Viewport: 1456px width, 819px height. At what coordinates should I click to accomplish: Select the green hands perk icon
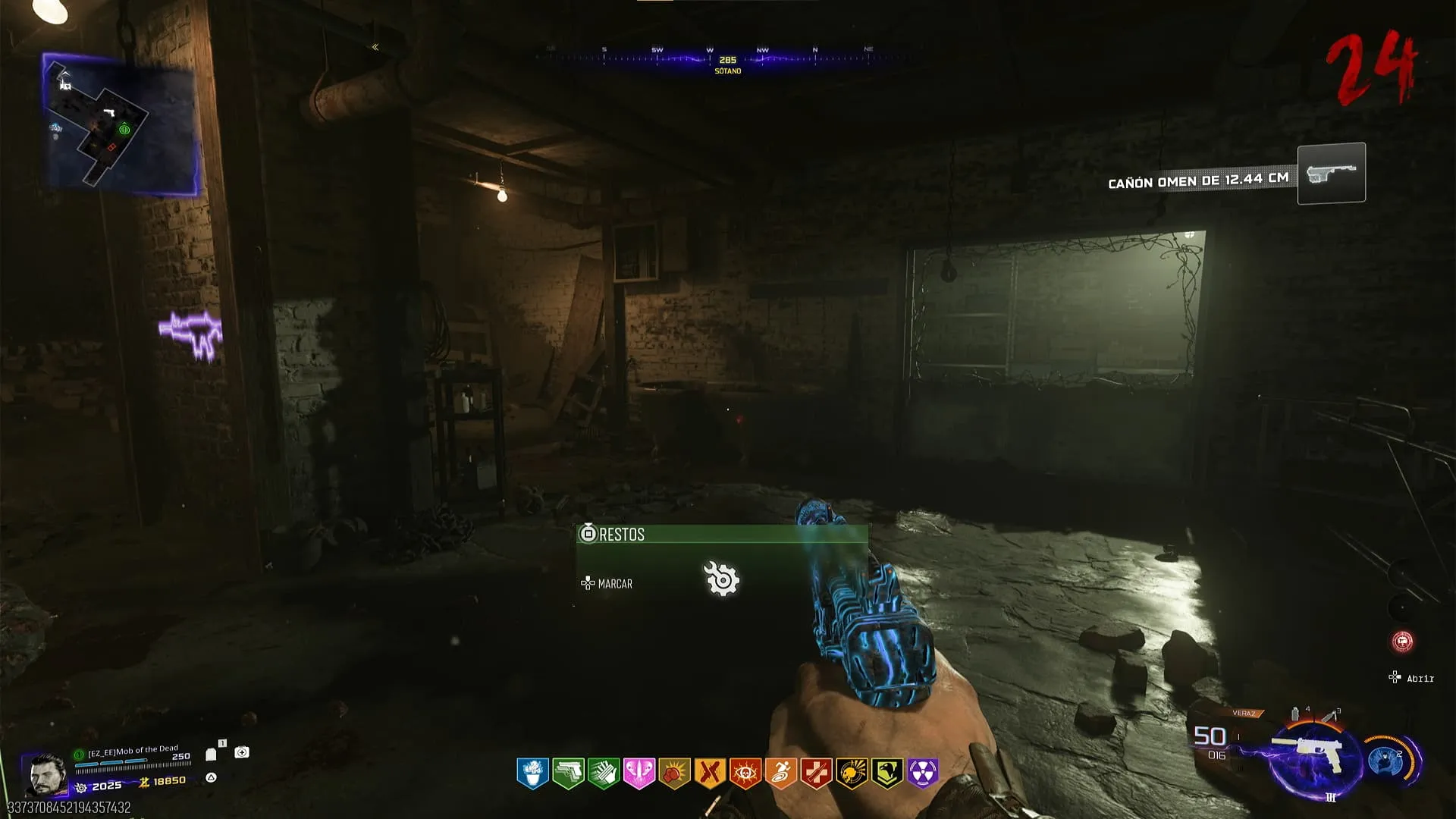(x=604, y=773)
